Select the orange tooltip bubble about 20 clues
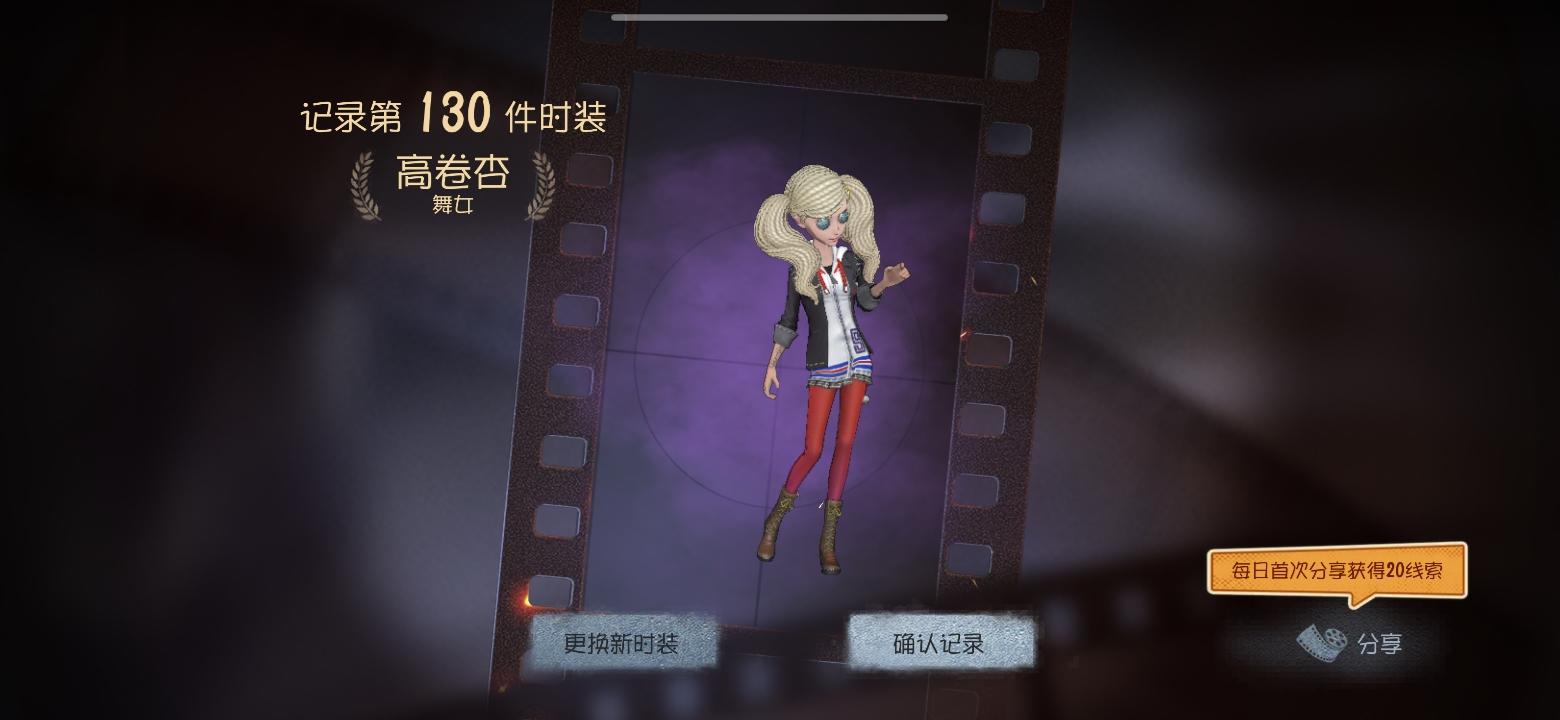Screen dimensions: 1560x720 tap(1337, 571)
